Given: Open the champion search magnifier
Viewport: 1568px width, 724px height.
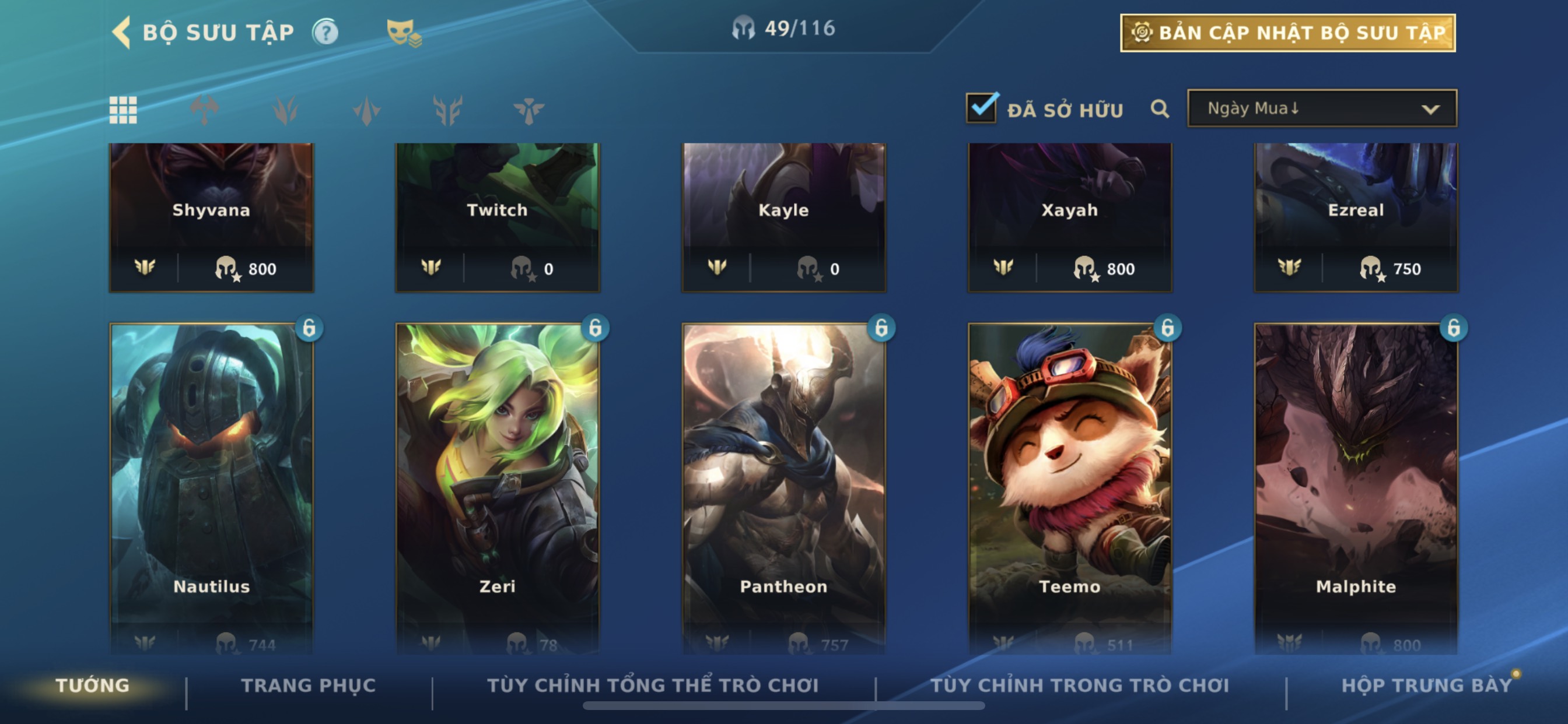Looking at the screenshot, I should click(x=1160, y=110).
